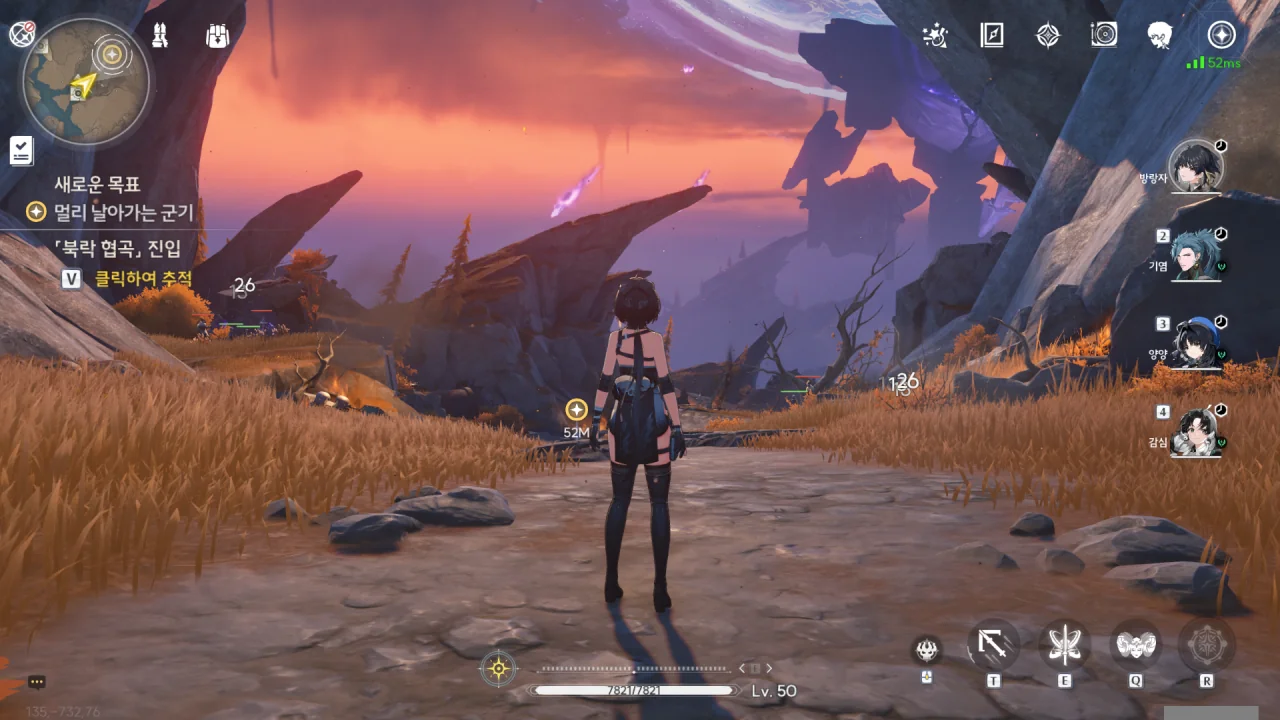1280x720 pixels.
Task: Click the twin rockets icon near minimap
Action: [x=159, y=36]
